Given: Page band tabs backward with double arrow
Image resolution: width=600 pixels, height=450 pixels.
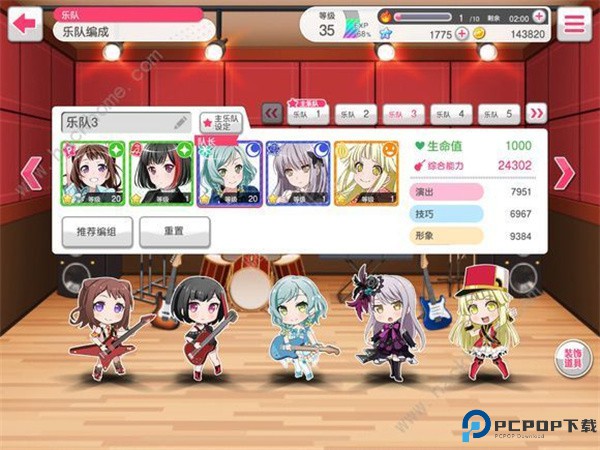Looking at the screenshot, I should 271,114.
